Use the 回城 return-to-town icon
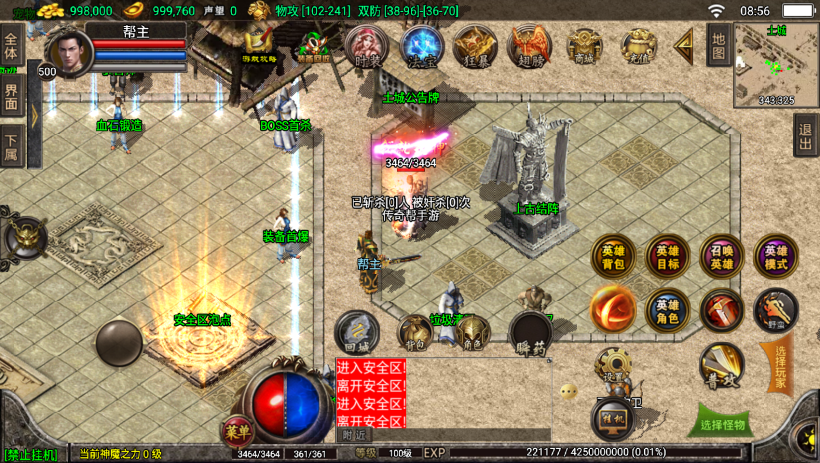Screen dimensions: 820x463 point(356,332)
